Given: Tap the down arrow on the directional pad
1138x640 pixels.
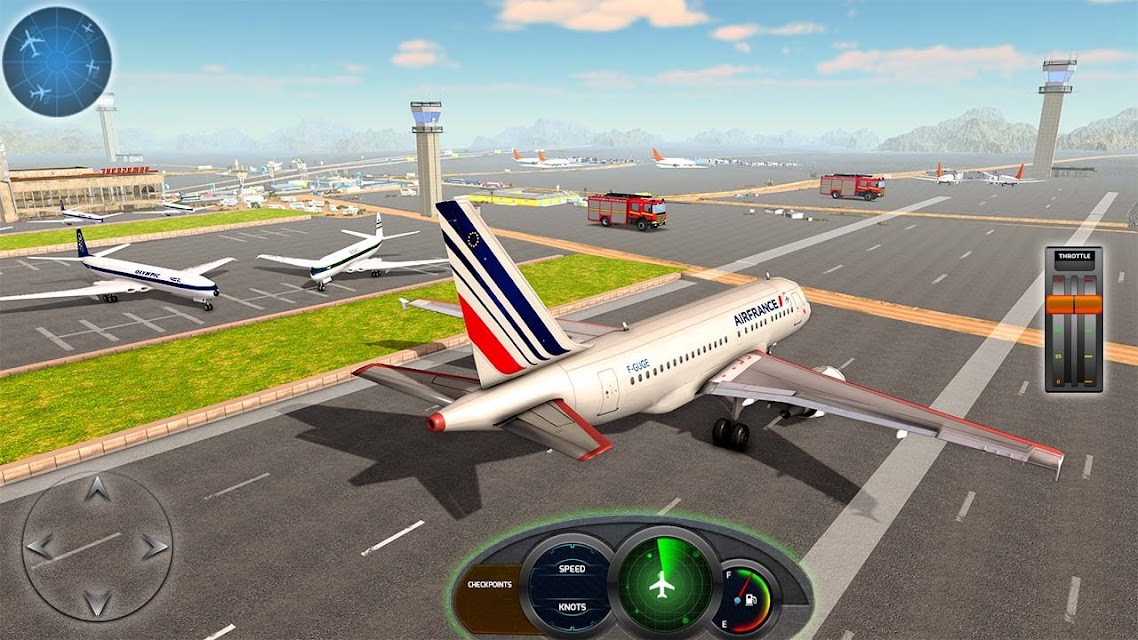Looking at the screenshot, I should 97,602.
